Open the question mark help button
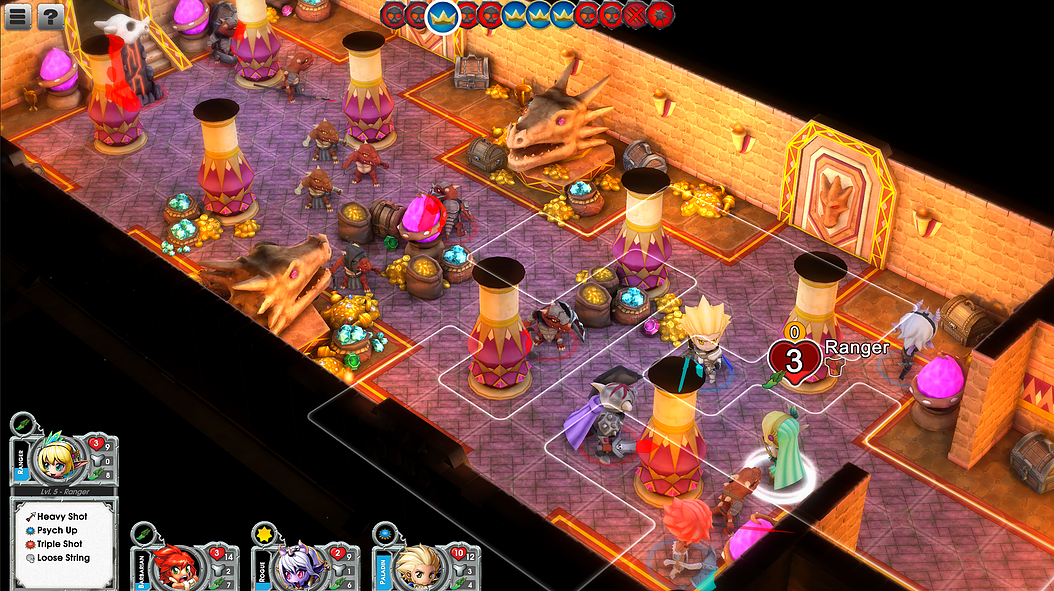This screenshot has width=1054, height=591. pos(50,16)
